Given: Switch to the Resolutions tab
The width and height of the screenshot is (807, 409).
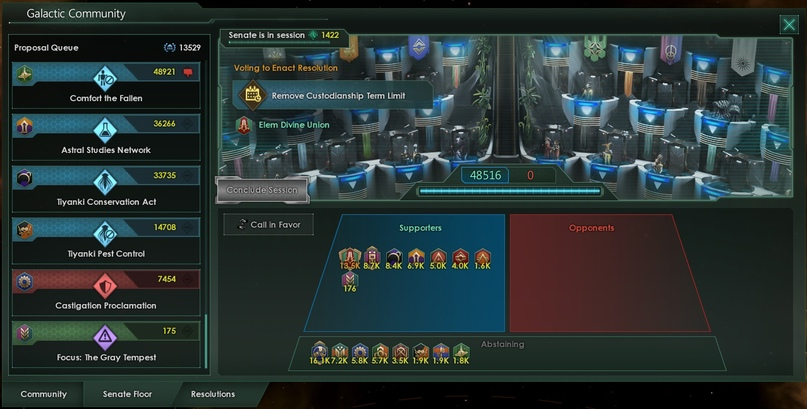Looking at the screenshot, I should (213, 394).
